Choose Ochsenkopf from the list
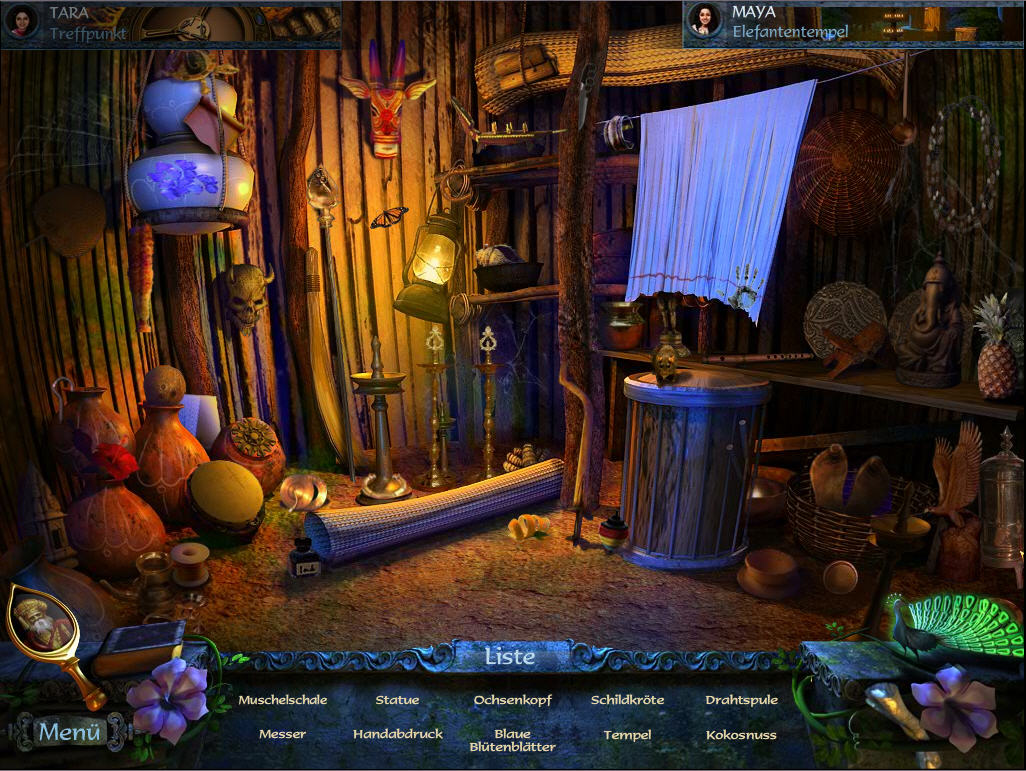The height and width of the screenshot is (771, 1026). pyautogui.click(x=512, y=700)
